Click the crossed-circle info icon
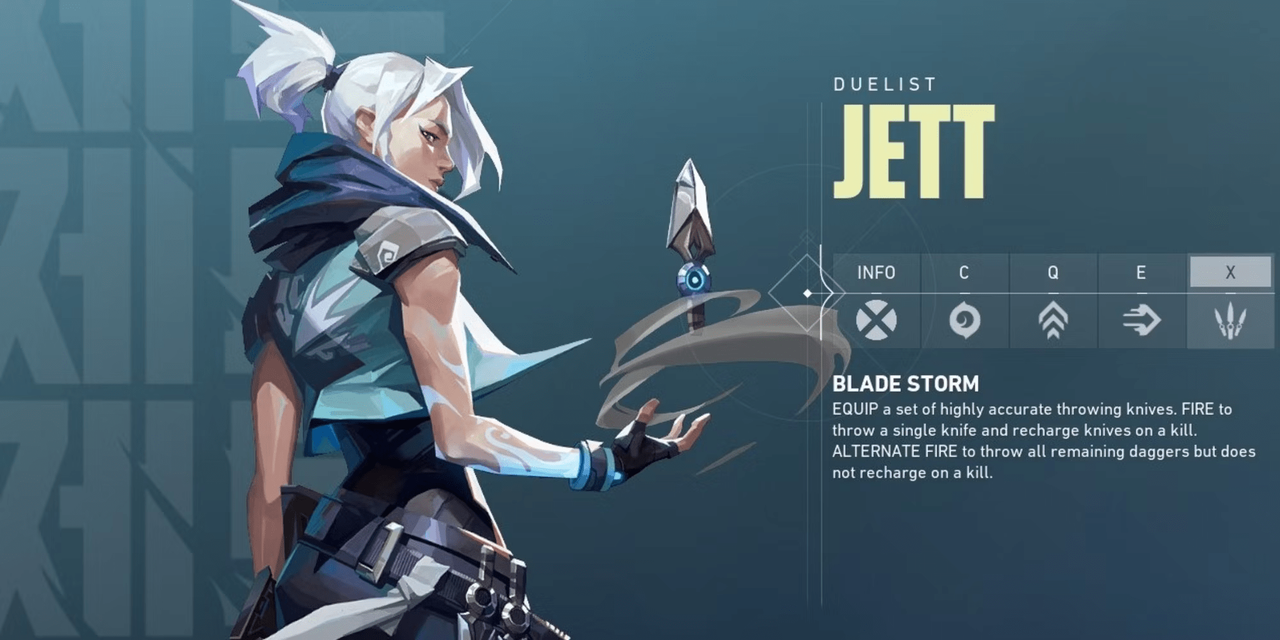The width and height of the screenshot is (1280, 640). click(x=876, y=321)
